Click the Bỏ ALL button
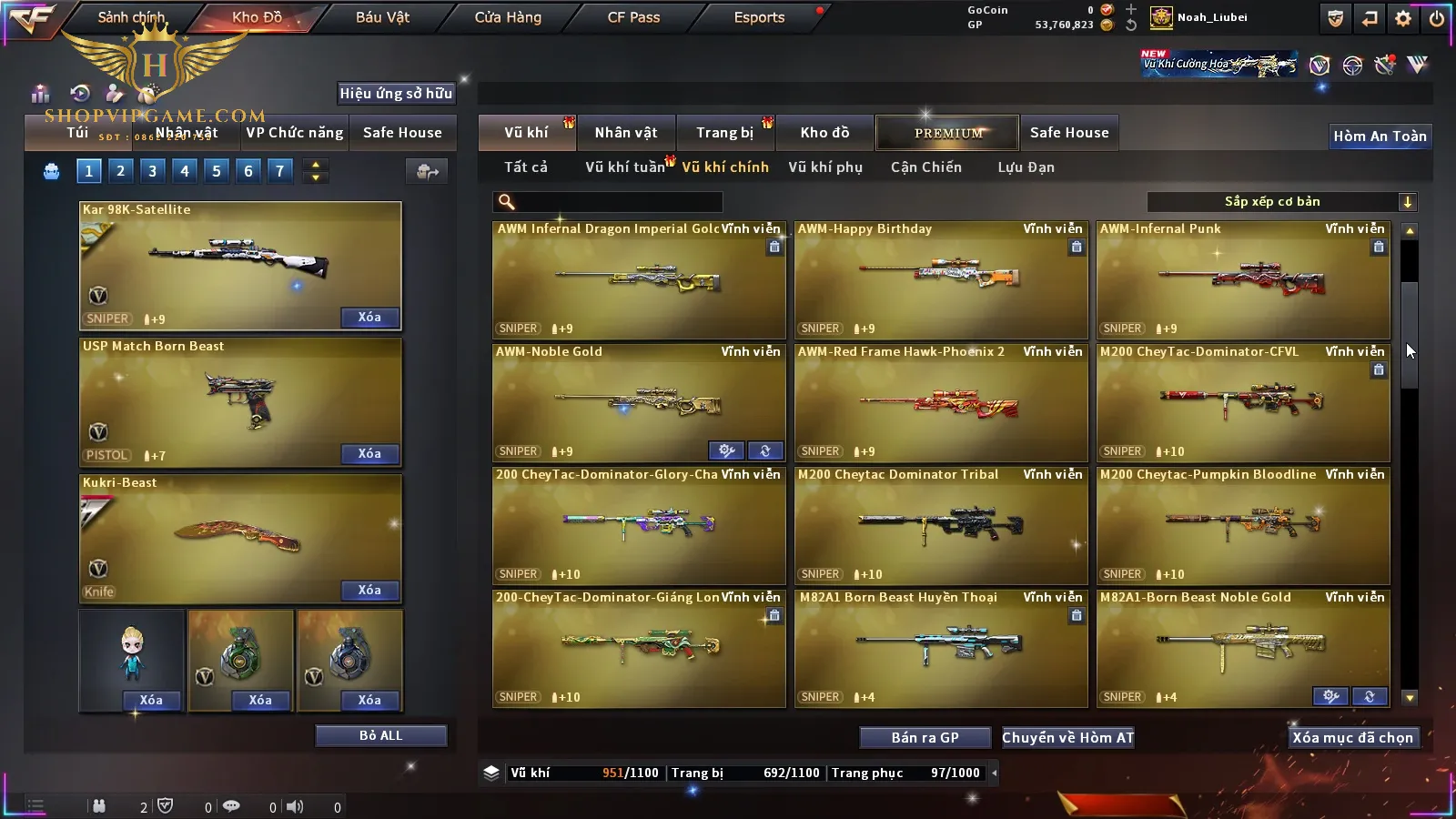 coord(380,736)
